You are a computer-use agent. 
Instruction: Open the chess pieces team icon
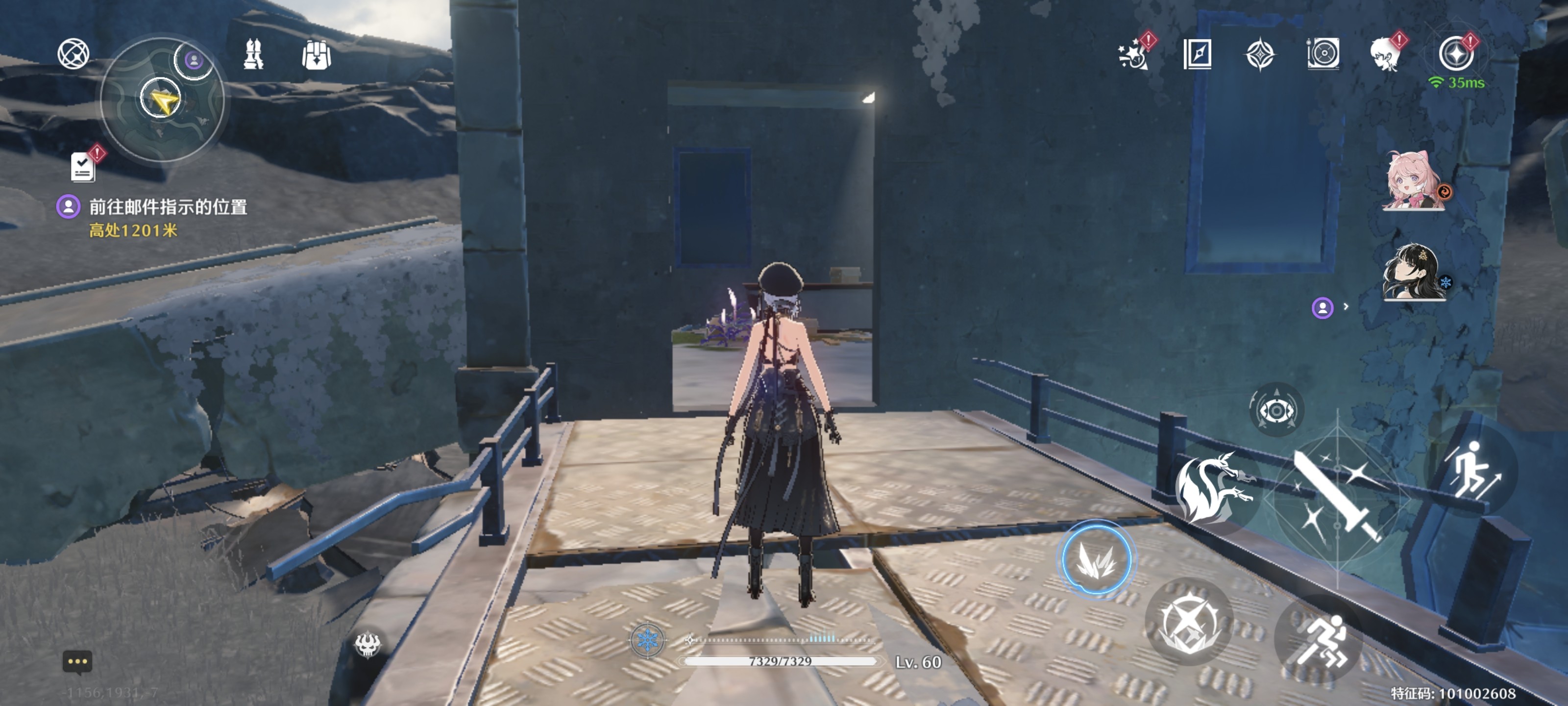point(253,54)
